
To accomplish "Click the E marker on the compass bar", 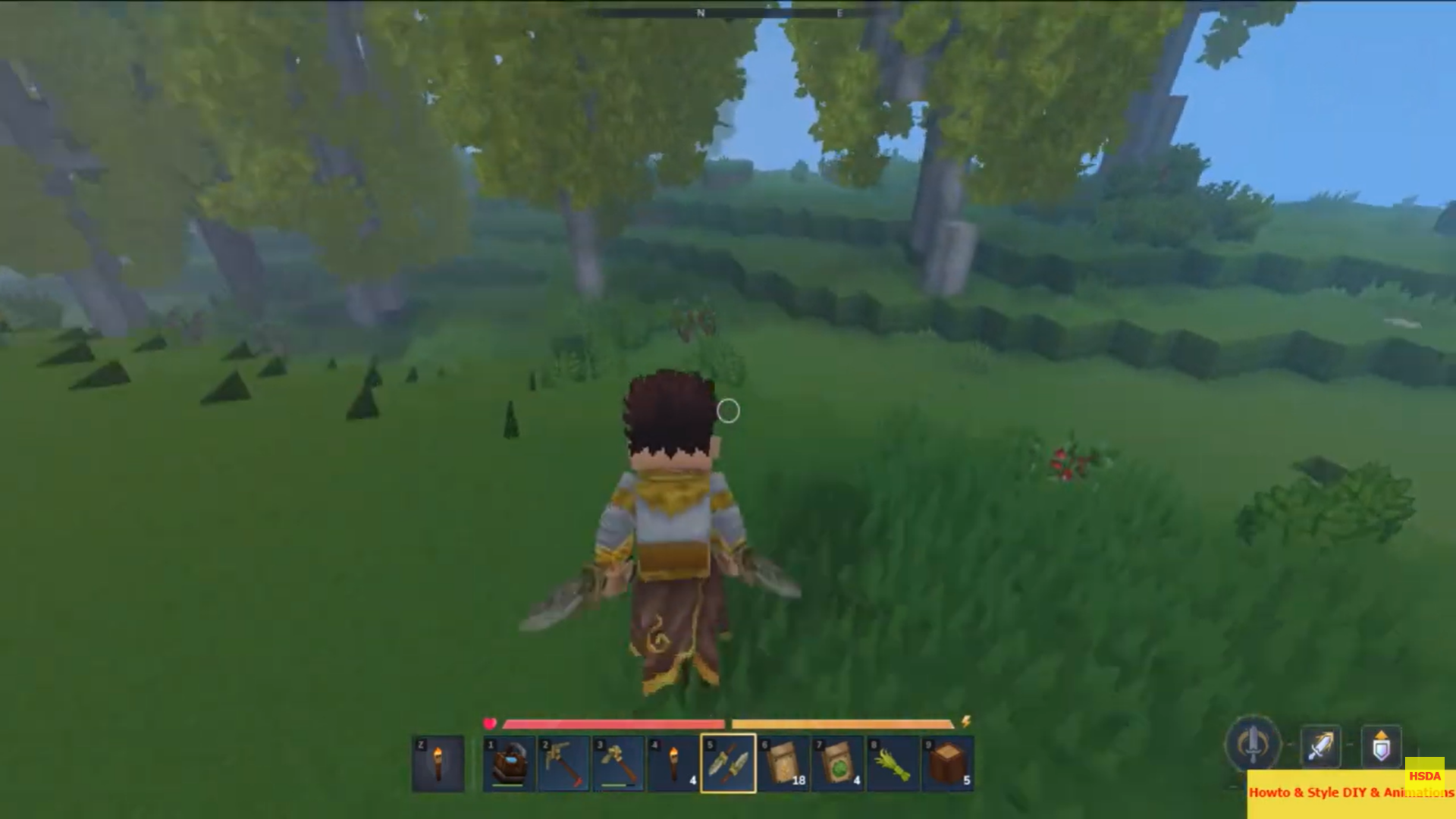I will pos(839,13).
